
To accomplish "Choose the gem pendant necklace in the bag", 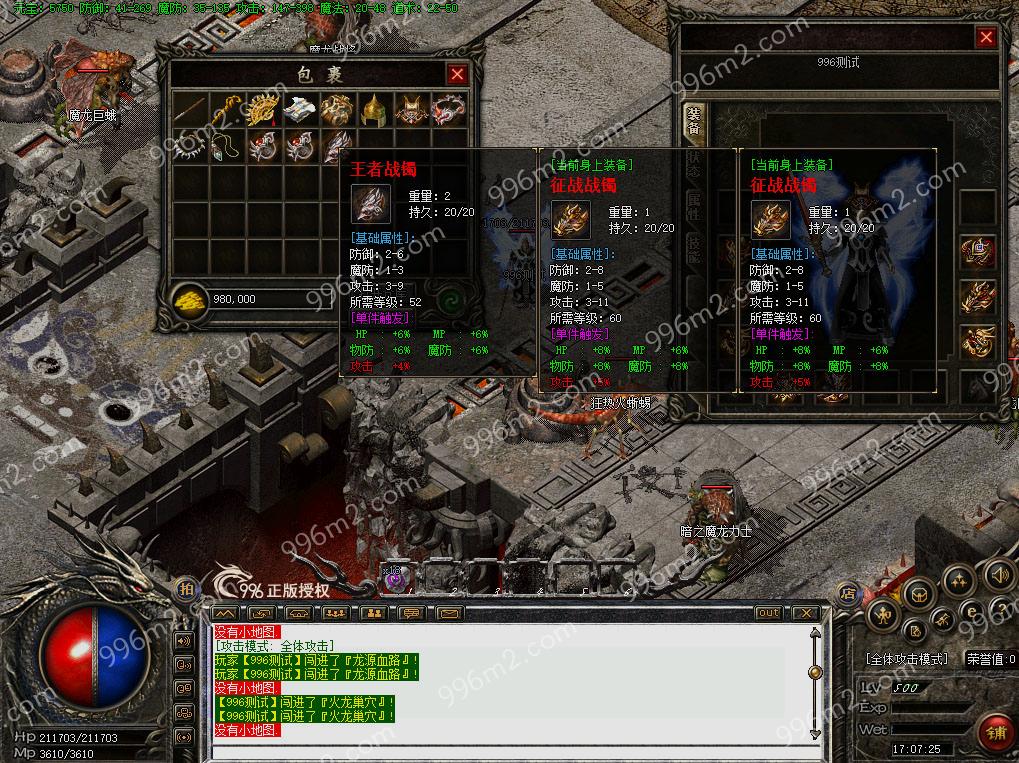I will click(x=226, y=145).
